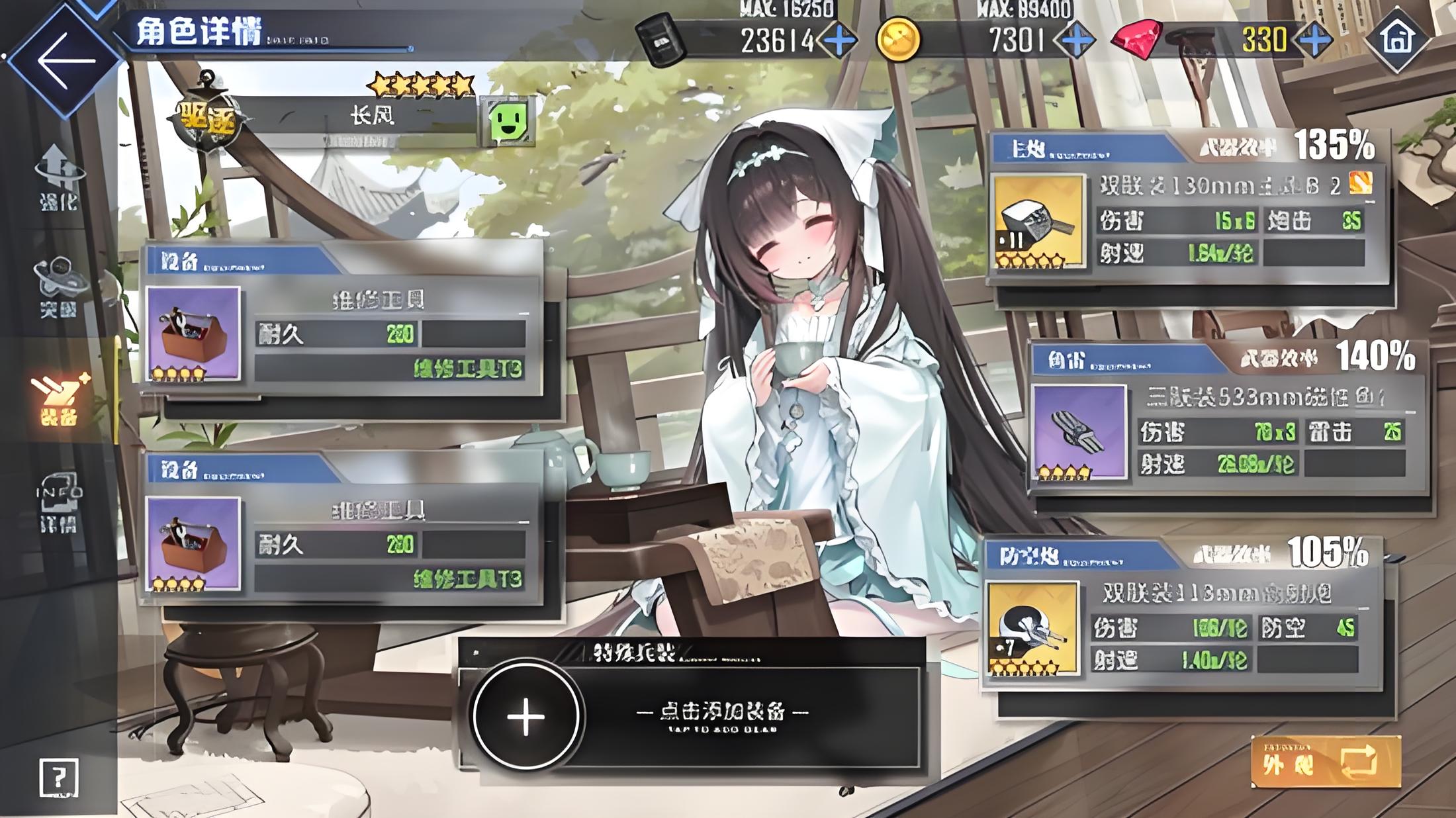Return to the home screen
1456x818 pixels.
point(1396,38)
